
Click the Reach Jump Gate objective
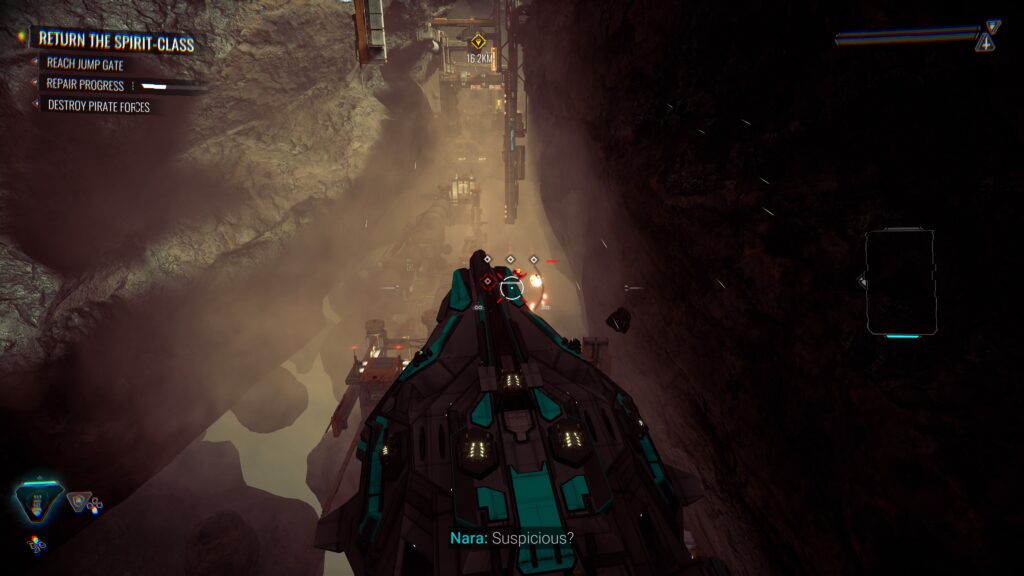coord(85,65)
